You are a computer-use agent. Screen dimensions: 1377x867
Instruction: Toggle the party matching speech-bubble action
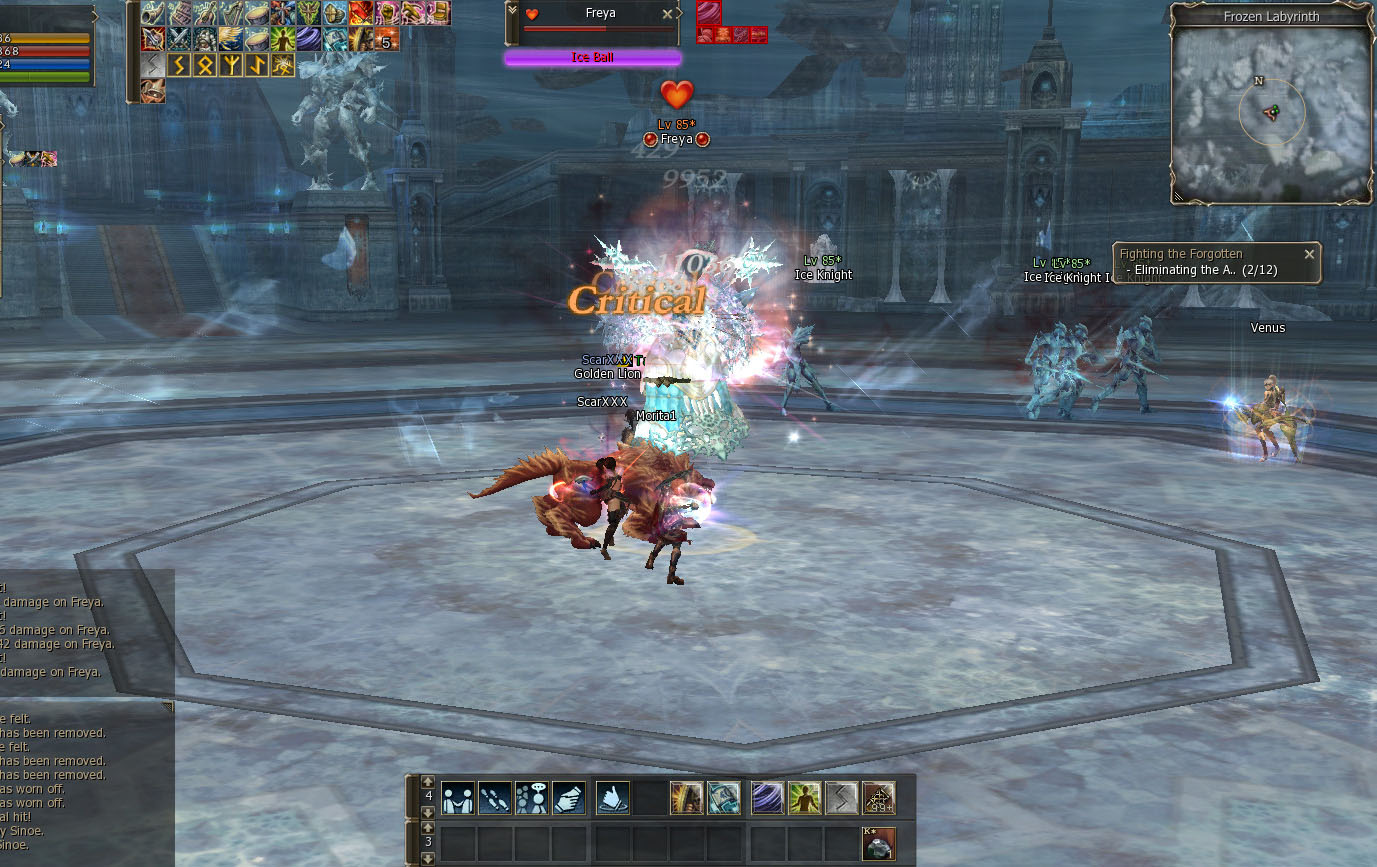[x=533, y=797]
